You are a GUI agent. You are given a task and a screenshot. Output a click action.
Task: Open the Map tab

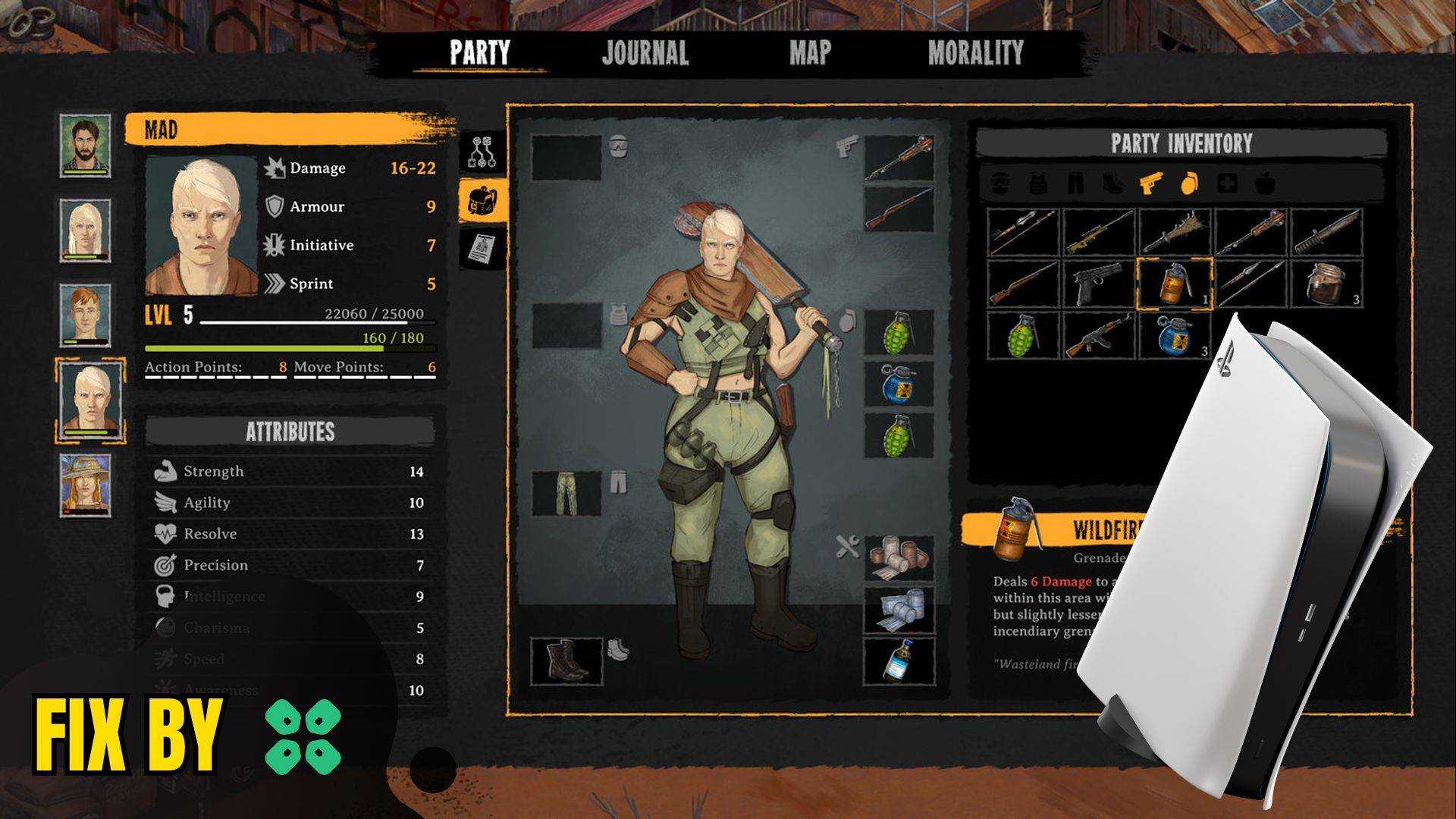coord(810,53)
